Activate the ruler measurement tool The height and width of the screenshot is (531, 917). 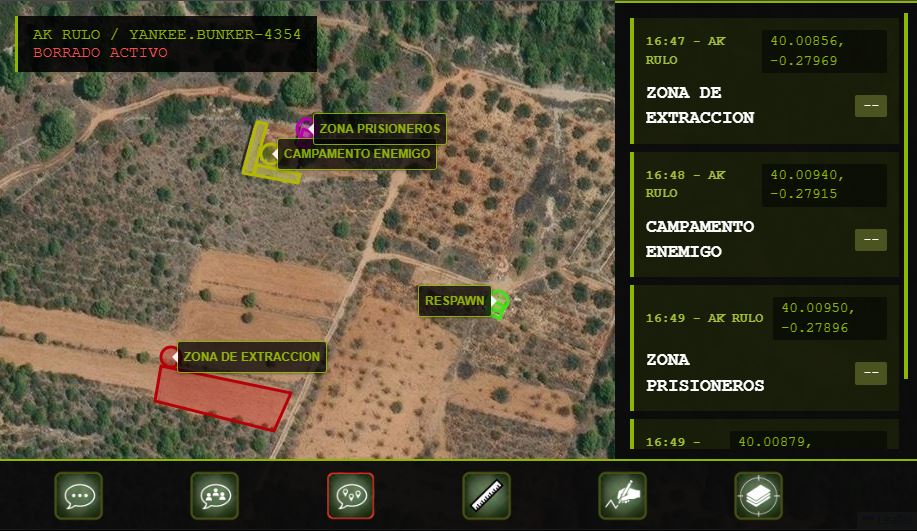tap(486, 495)
